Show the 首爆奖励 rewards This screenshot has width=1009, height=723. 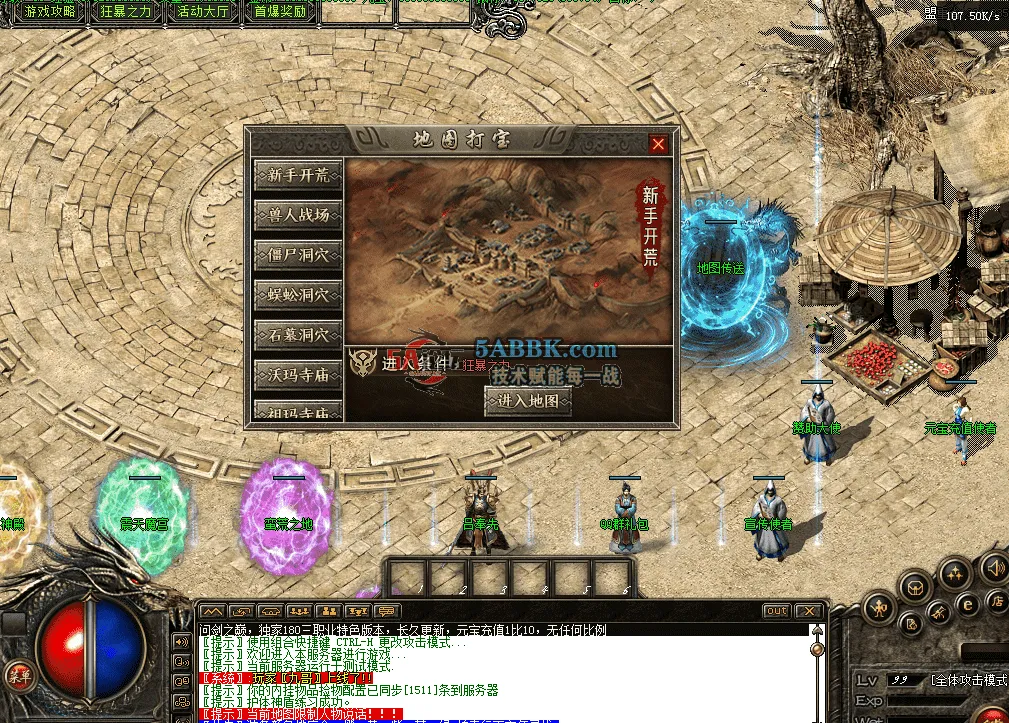280,12
